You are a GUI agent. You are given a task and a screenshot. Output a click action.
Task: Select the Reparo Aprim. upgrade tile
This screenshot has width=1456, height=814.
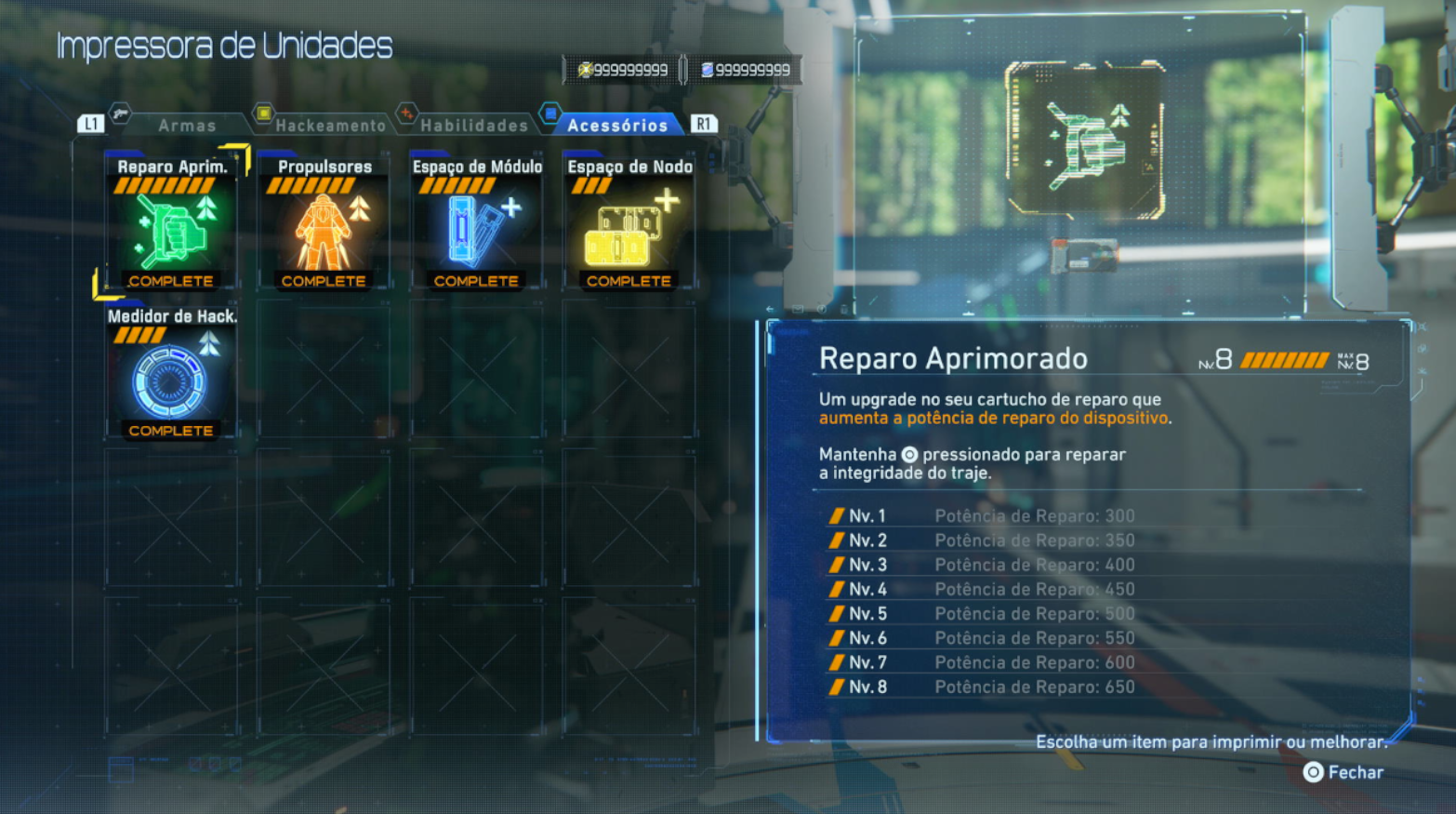tap(171, 224)
